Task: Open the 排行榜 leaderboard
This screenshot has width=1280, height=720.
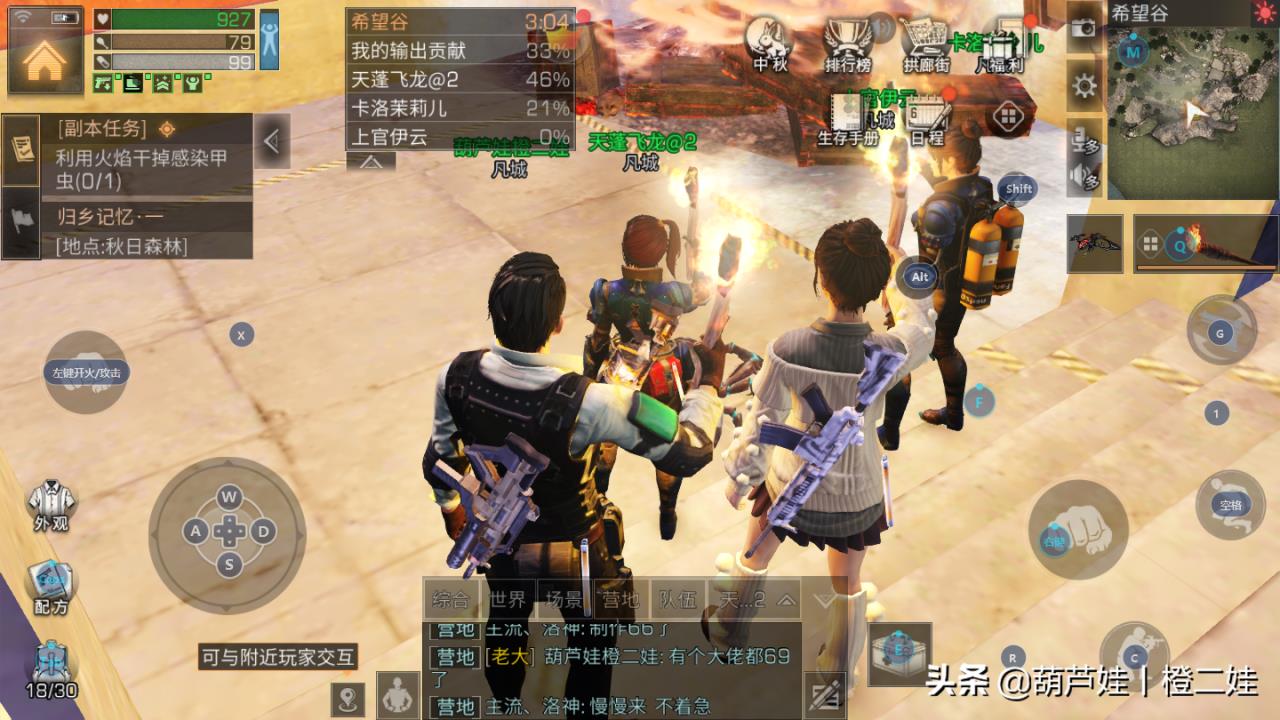Action: pyautogui.click(x=847, y=44)
